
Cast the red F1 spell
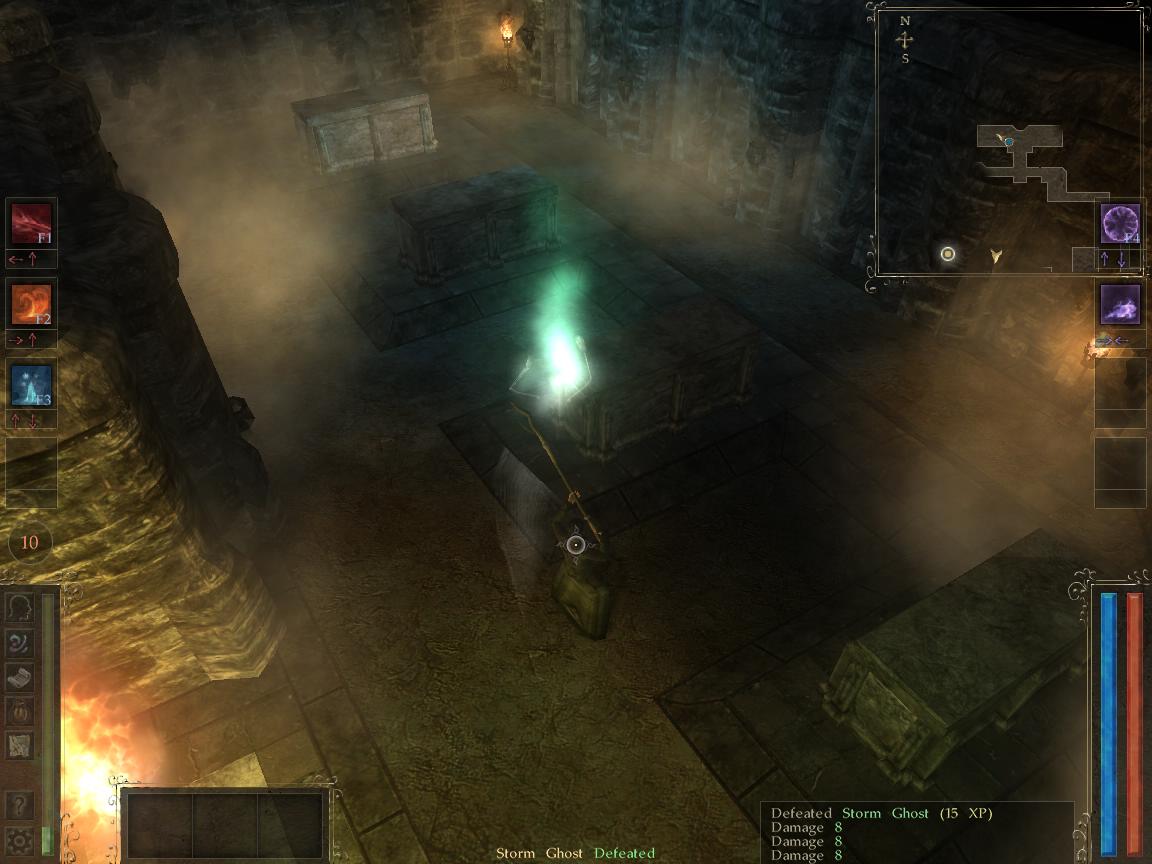point(31,223)
